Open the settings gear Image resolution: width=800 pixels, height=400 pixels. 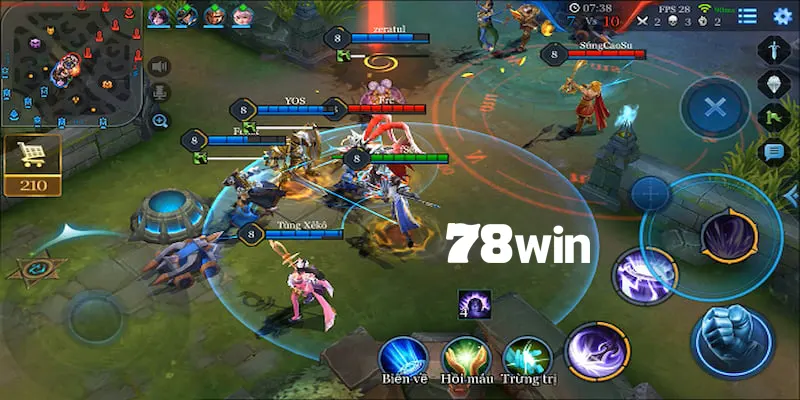(781, 14)
